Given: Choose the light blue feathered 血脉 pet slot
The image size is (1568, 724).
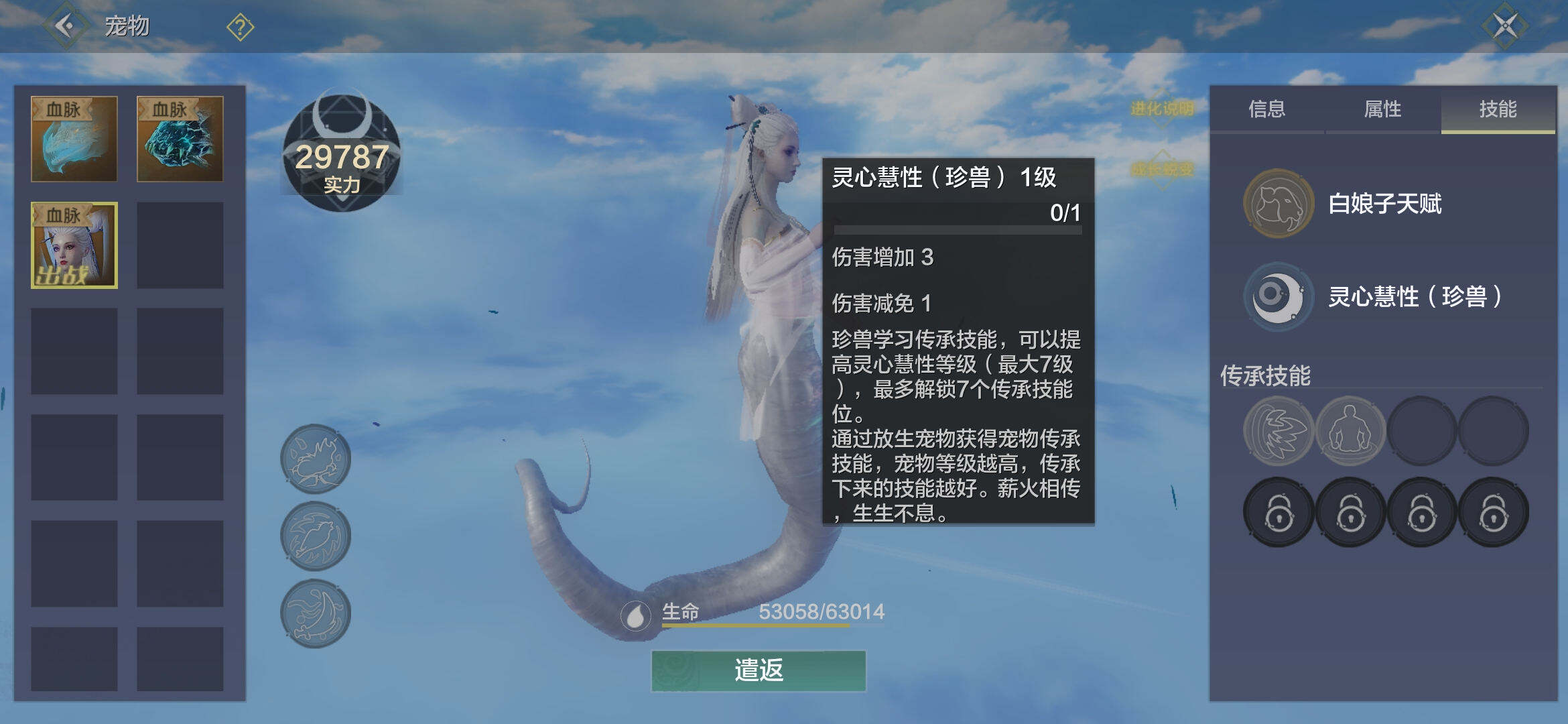Looking at the screenshot, I should (74, 139).
